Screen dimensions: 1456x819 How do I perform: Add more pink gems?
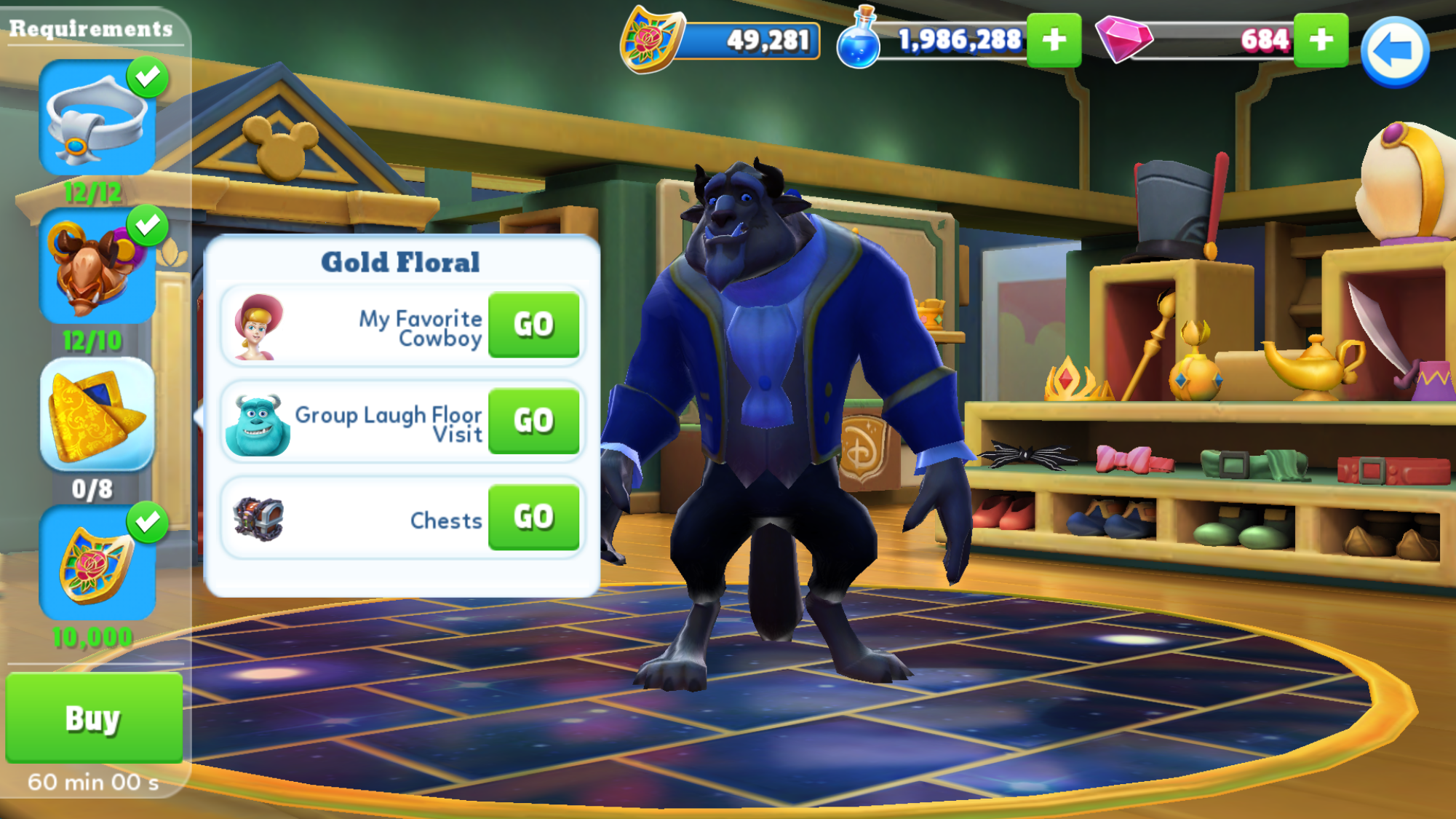point(1320,40)
